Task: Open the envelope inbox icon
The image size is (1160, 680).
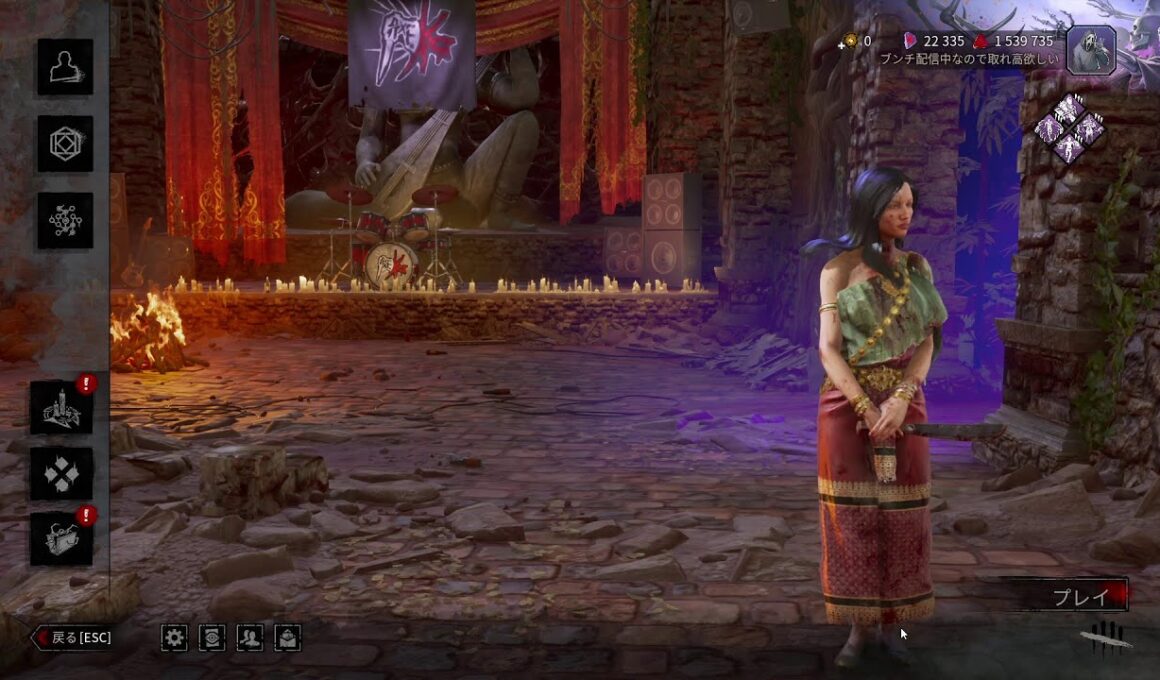Action: (x=287, y=637)
